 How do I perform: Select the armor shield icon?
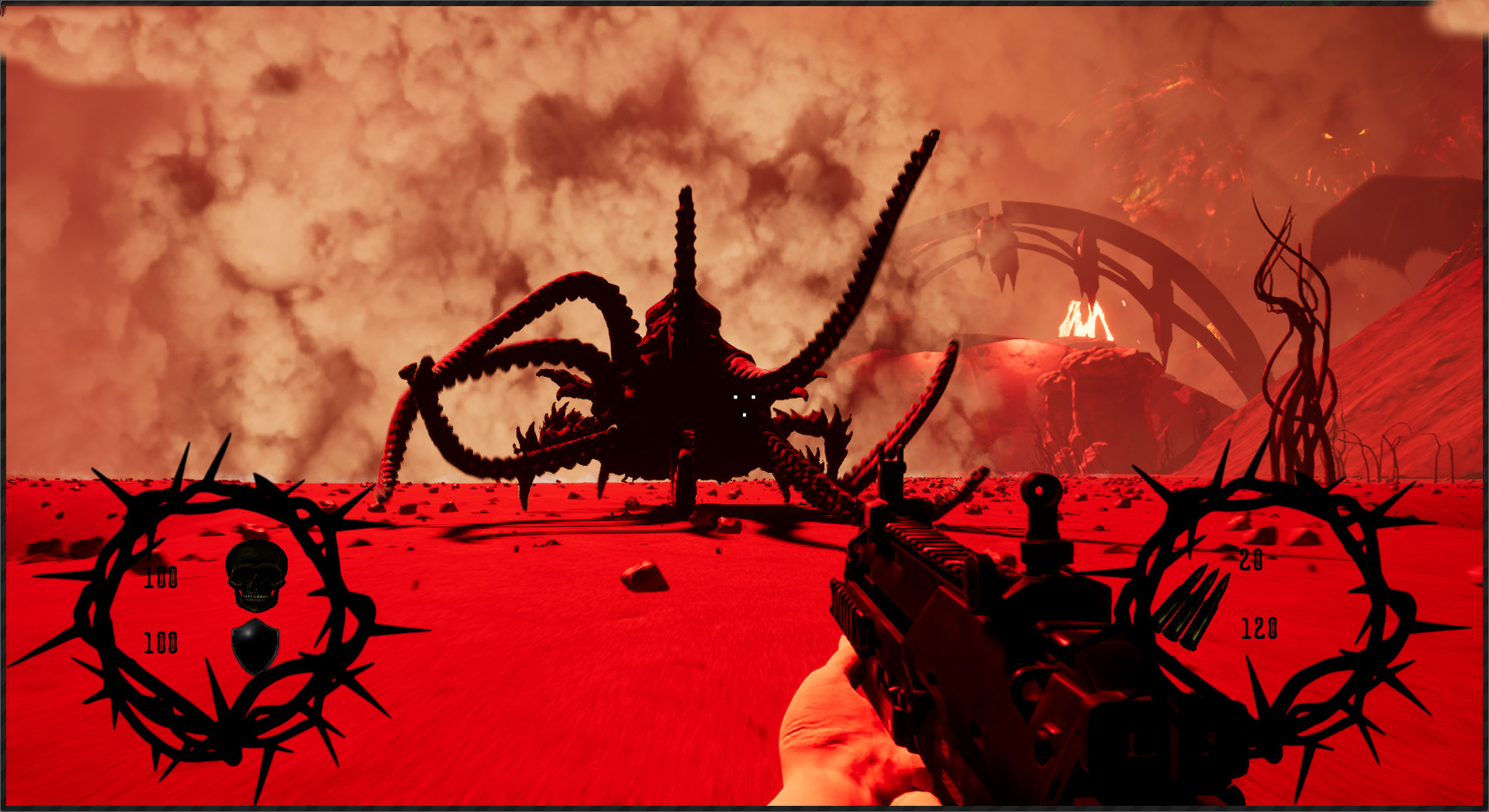click(257, 646)
